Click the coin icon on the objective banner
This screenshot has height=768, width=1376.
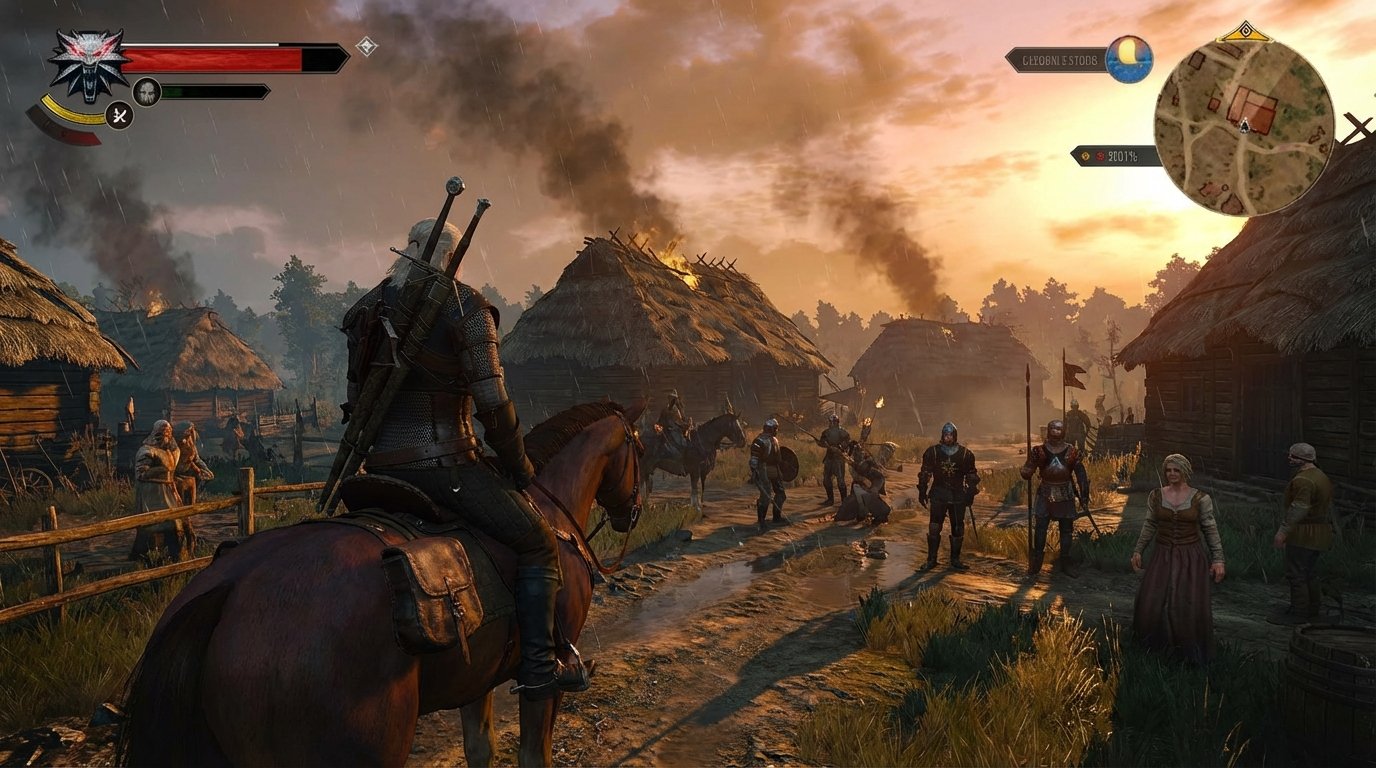click(x=1085, y=156)
